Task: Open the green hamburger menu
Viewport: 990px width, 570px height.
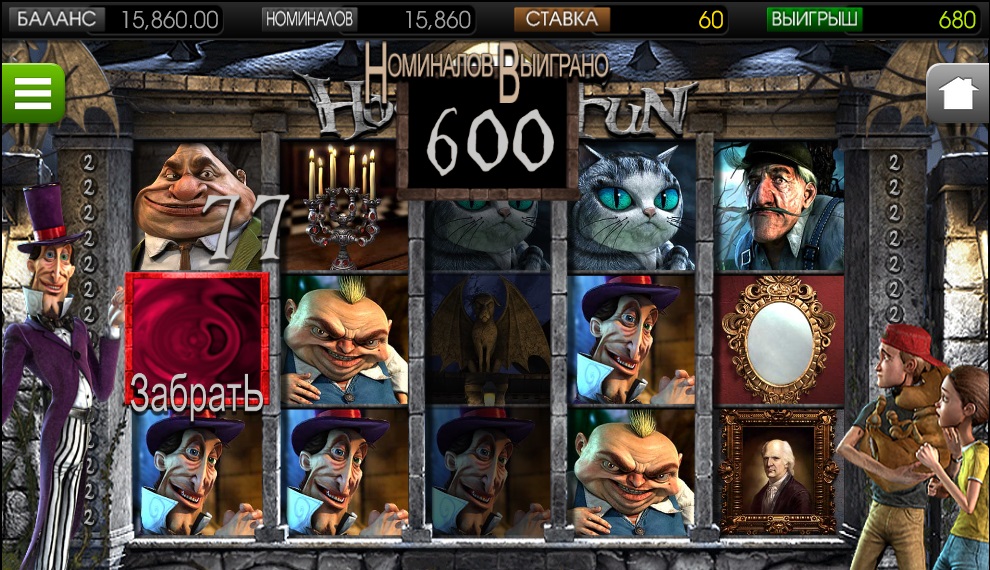Action: tap(32, 93)
